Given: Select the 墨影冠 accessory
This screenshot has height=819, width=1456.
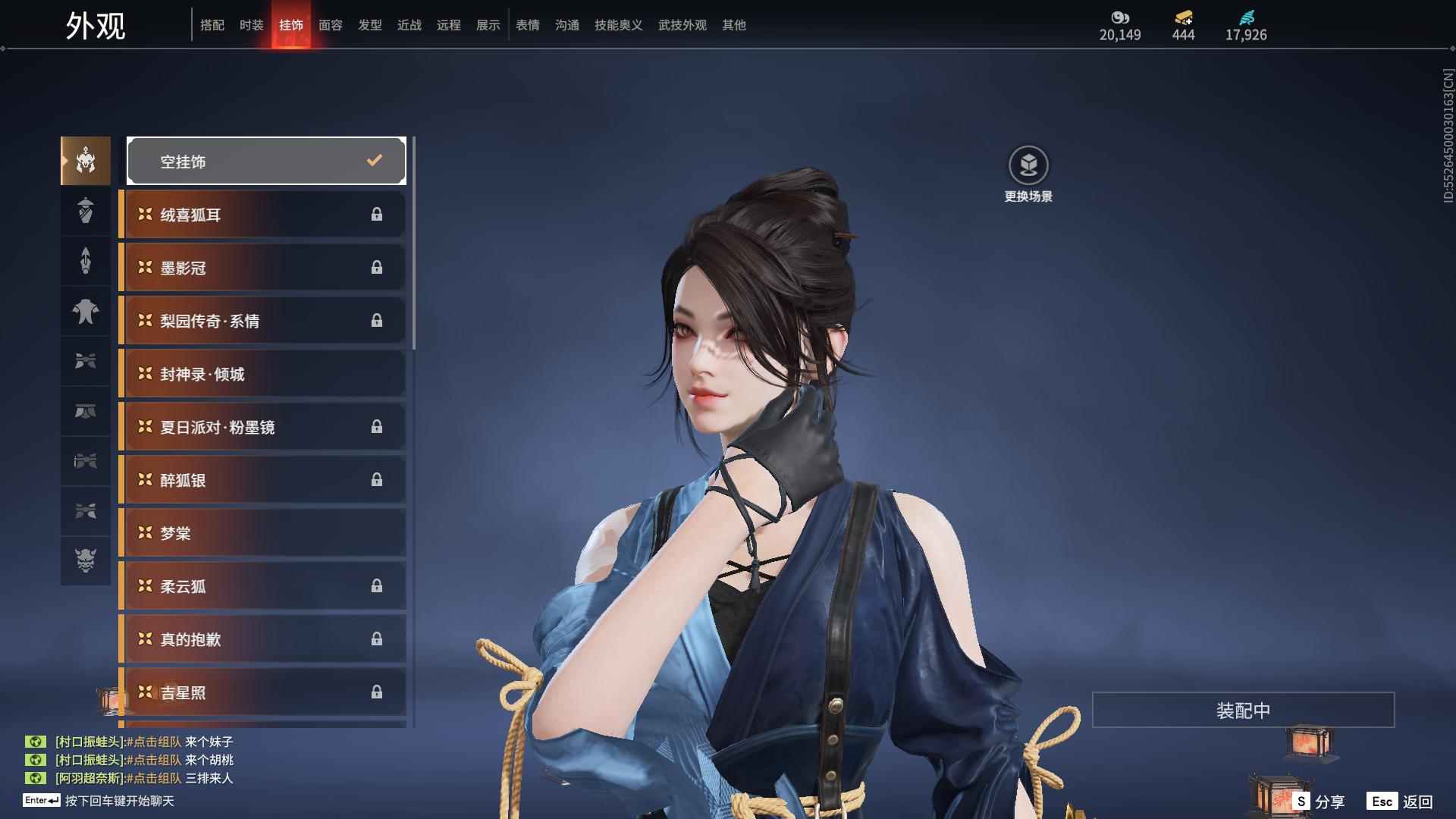Looking at the screenshot, I should click(262, 268).
